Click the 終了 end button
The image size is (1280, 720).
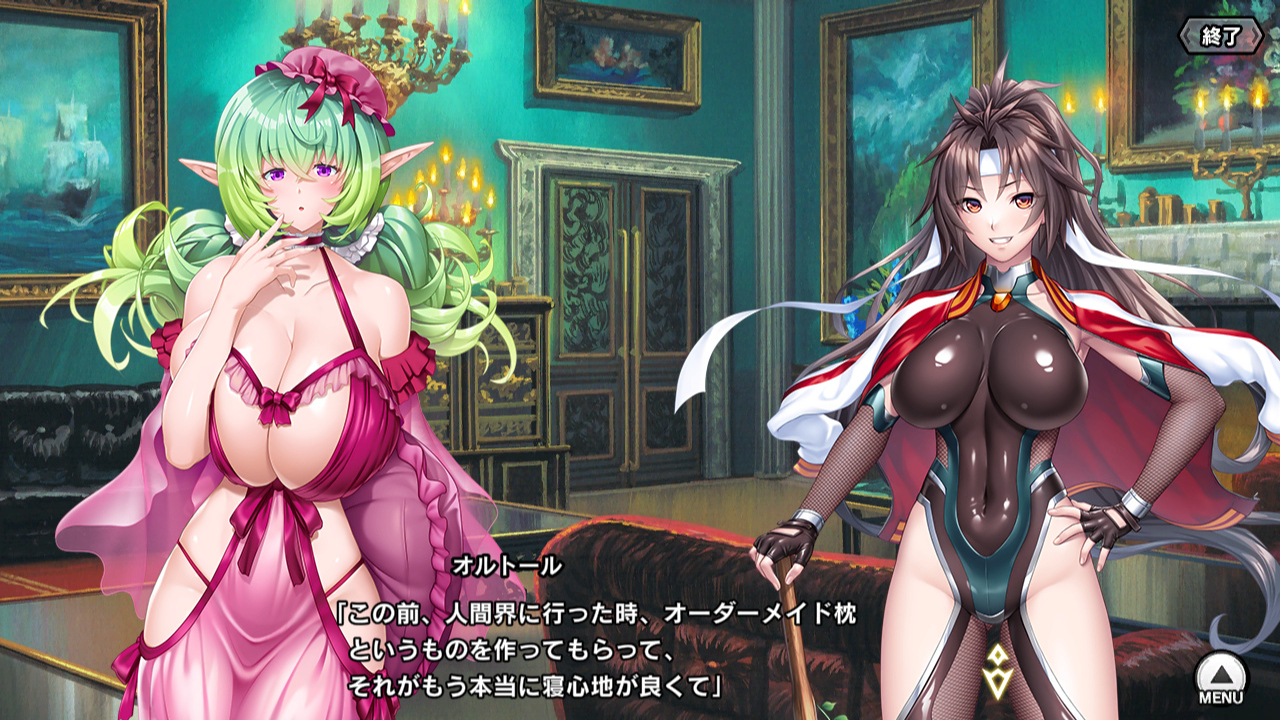pos(1222,38)
